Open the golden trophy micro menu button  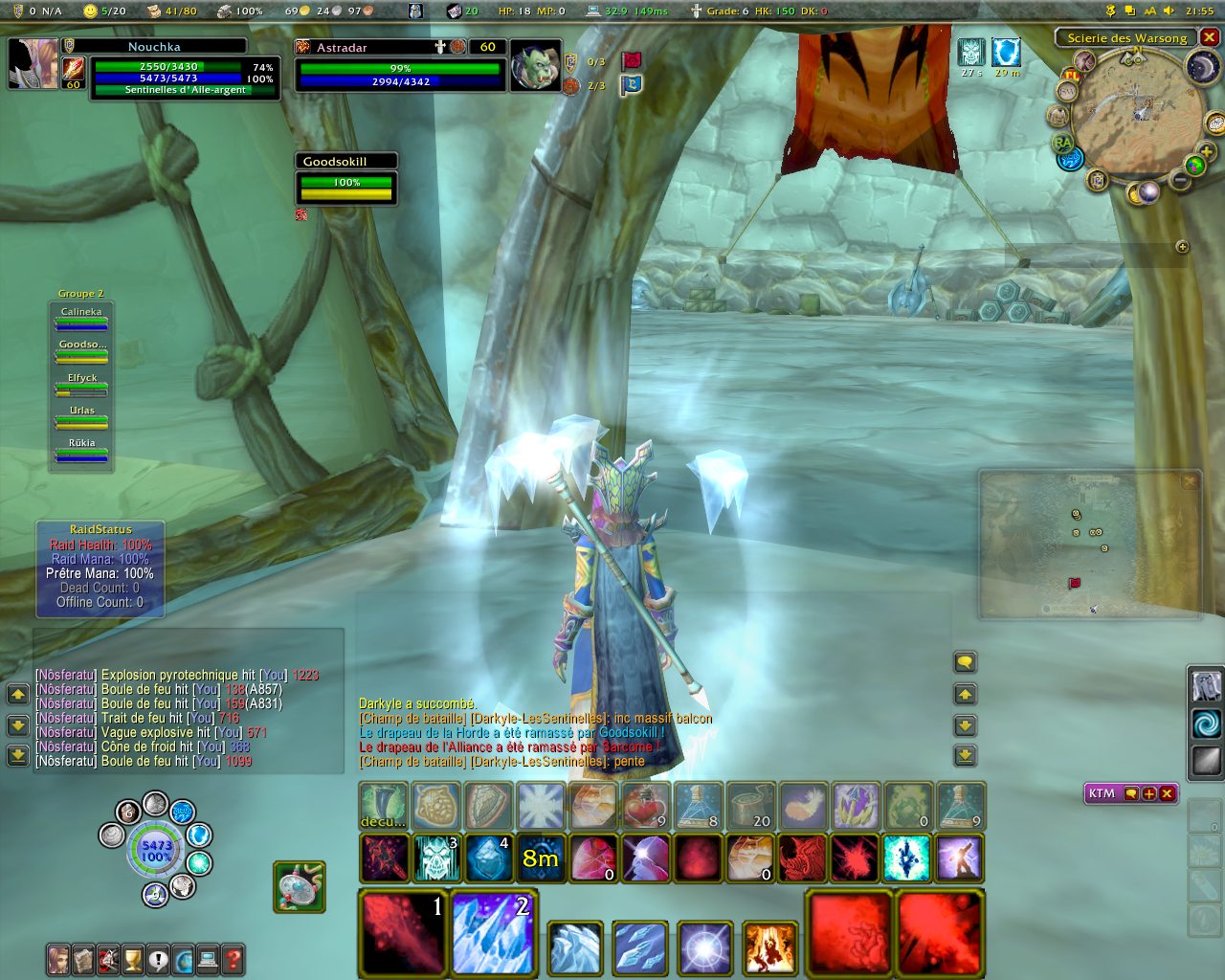(133, 959)
